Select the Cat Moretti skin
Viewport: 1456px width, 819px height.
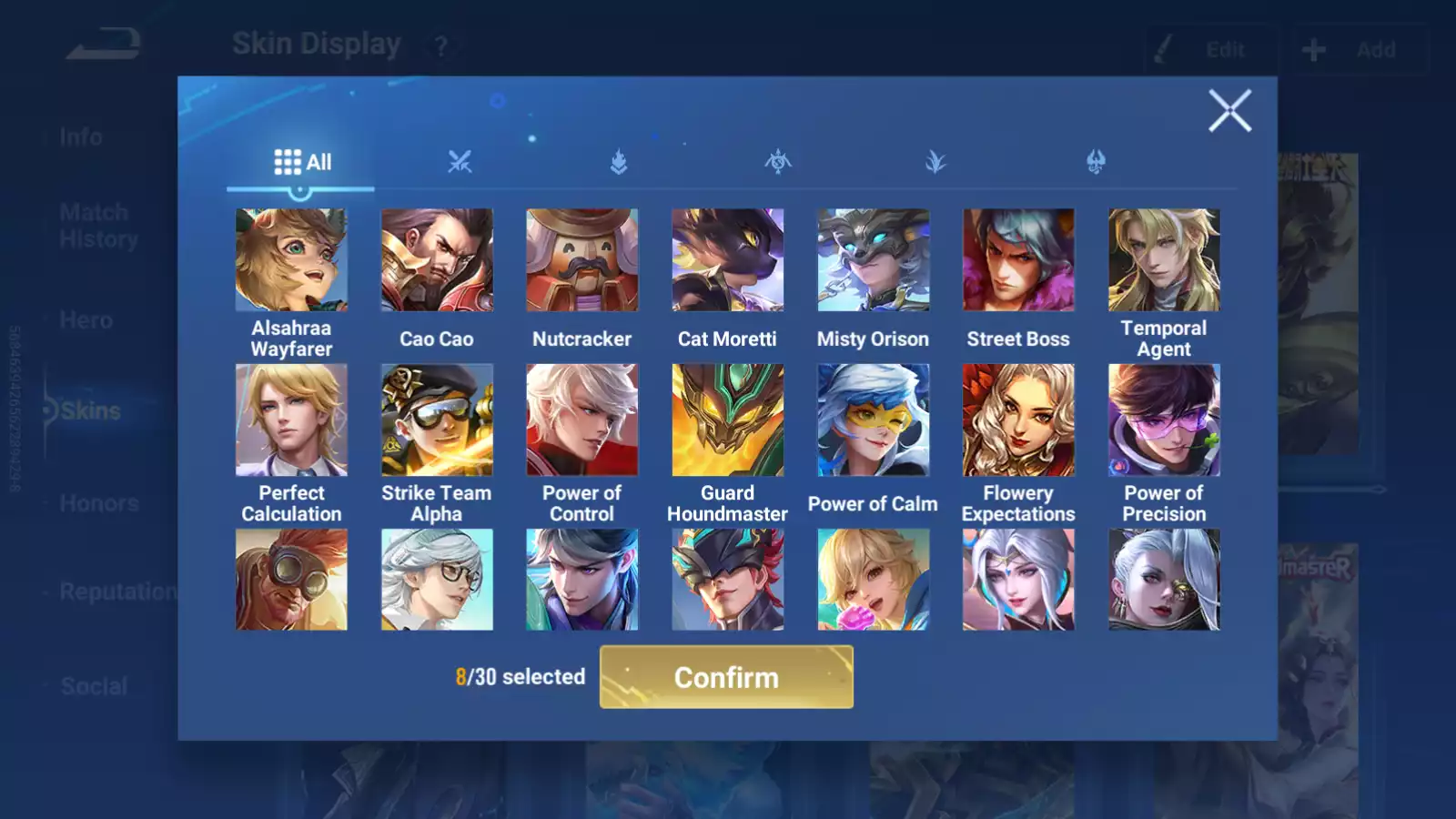tap(727, 260)
